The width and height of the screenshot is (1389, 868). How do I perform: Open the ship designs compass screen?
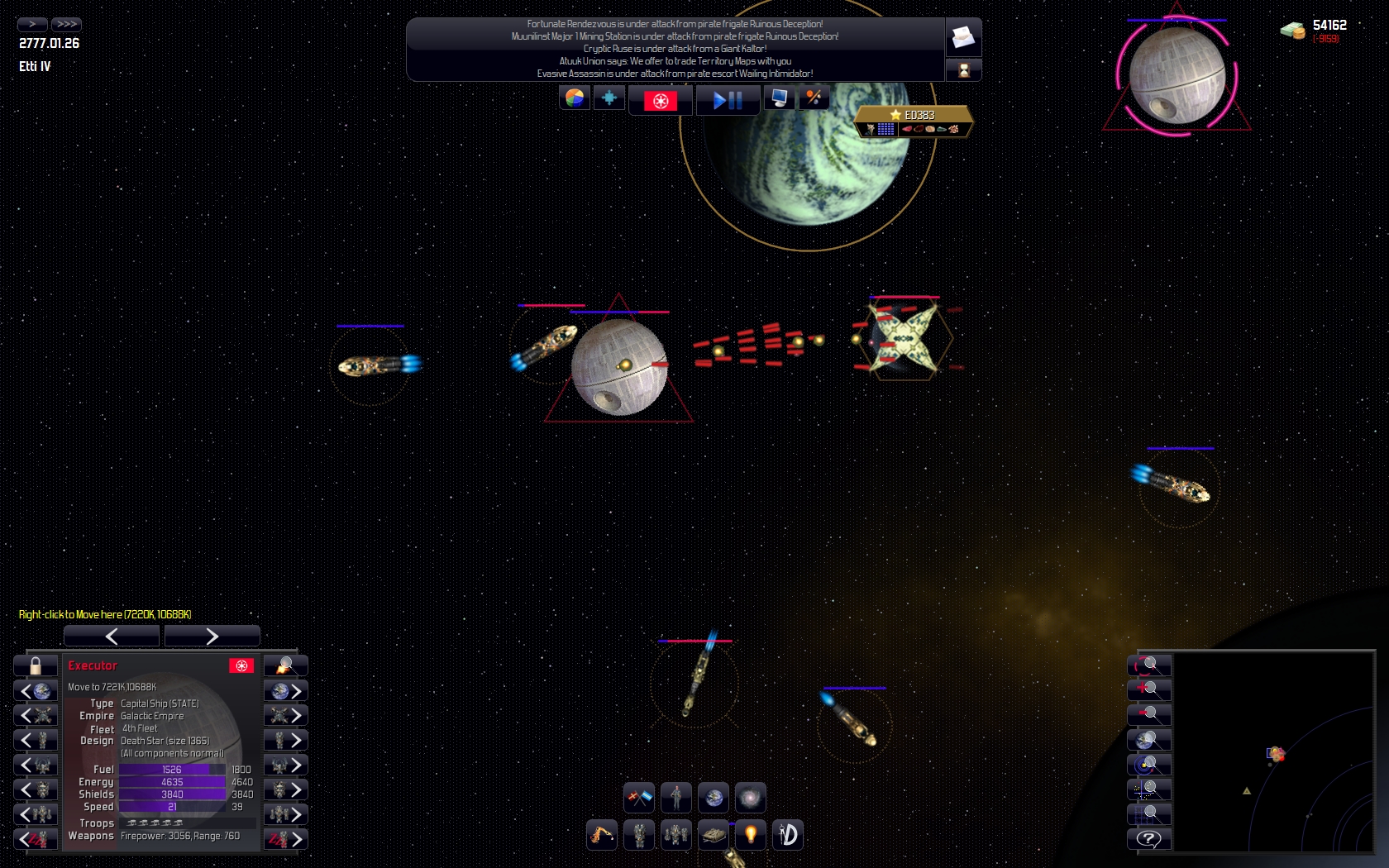click(788, 835)
